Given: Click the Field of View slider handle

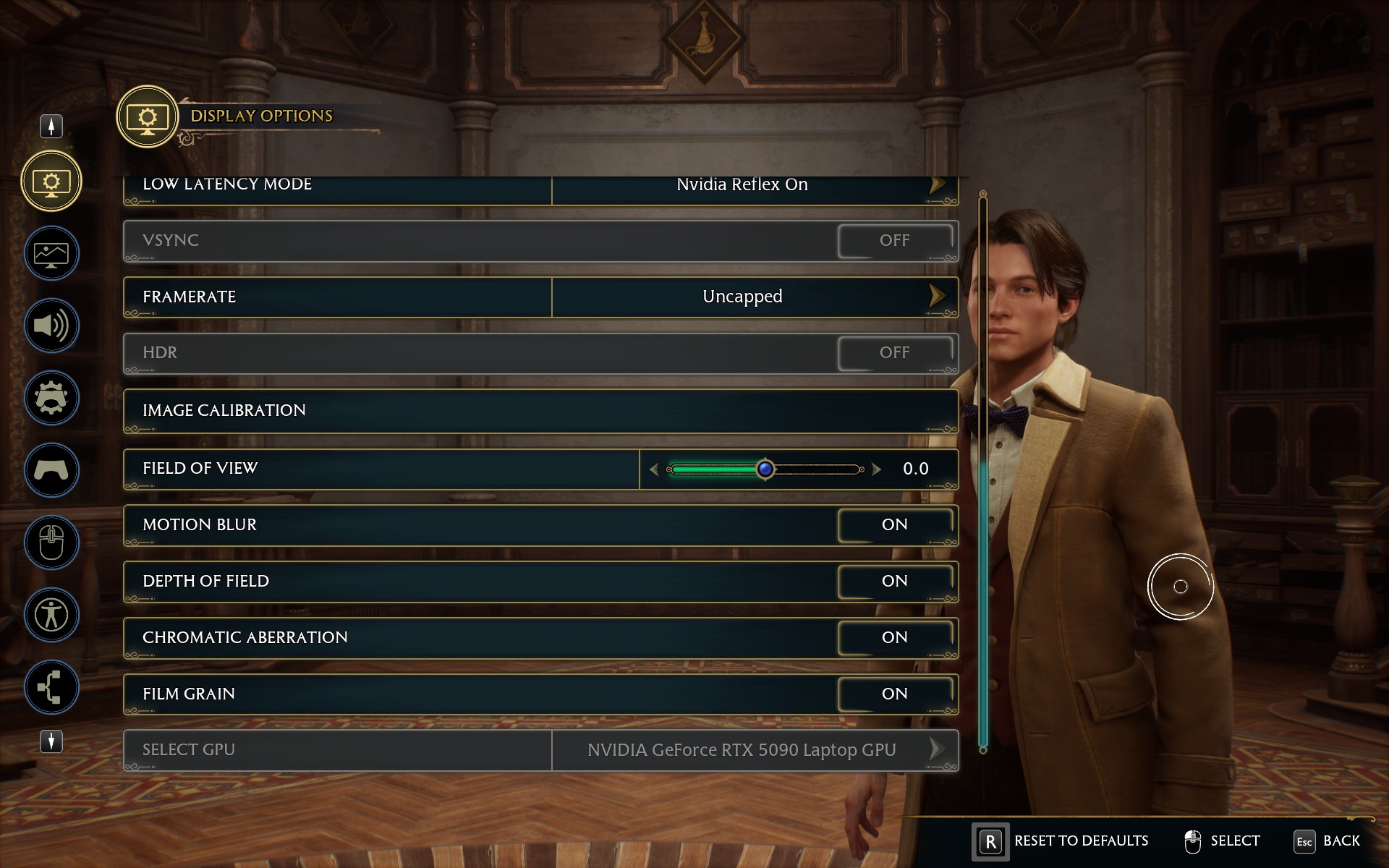Looking at the screenshot, I should 765,469.
